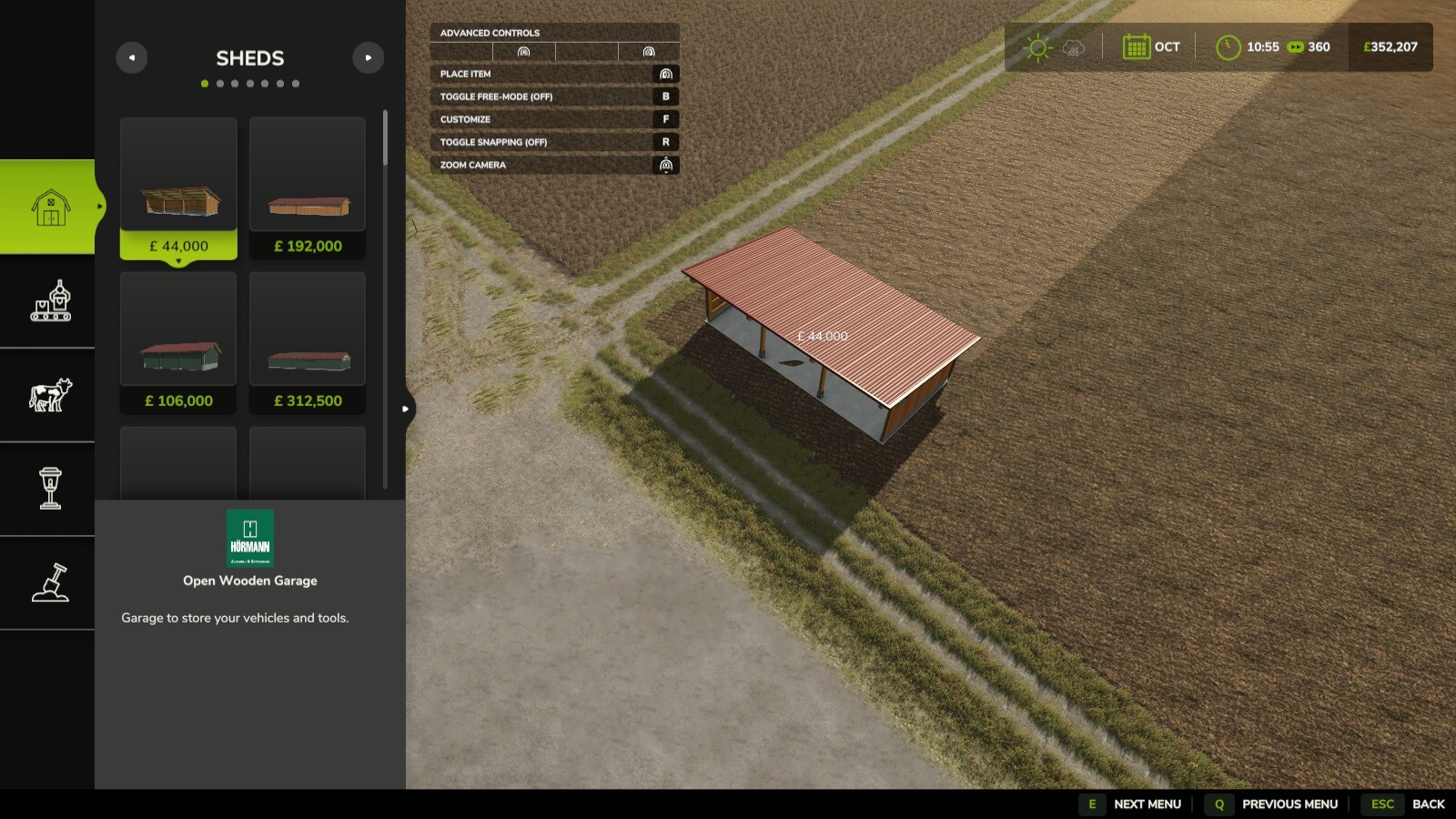Click the calendar icon showing OCT
The width and height of the screenshot is (1456, 819).
point(1136,45)
